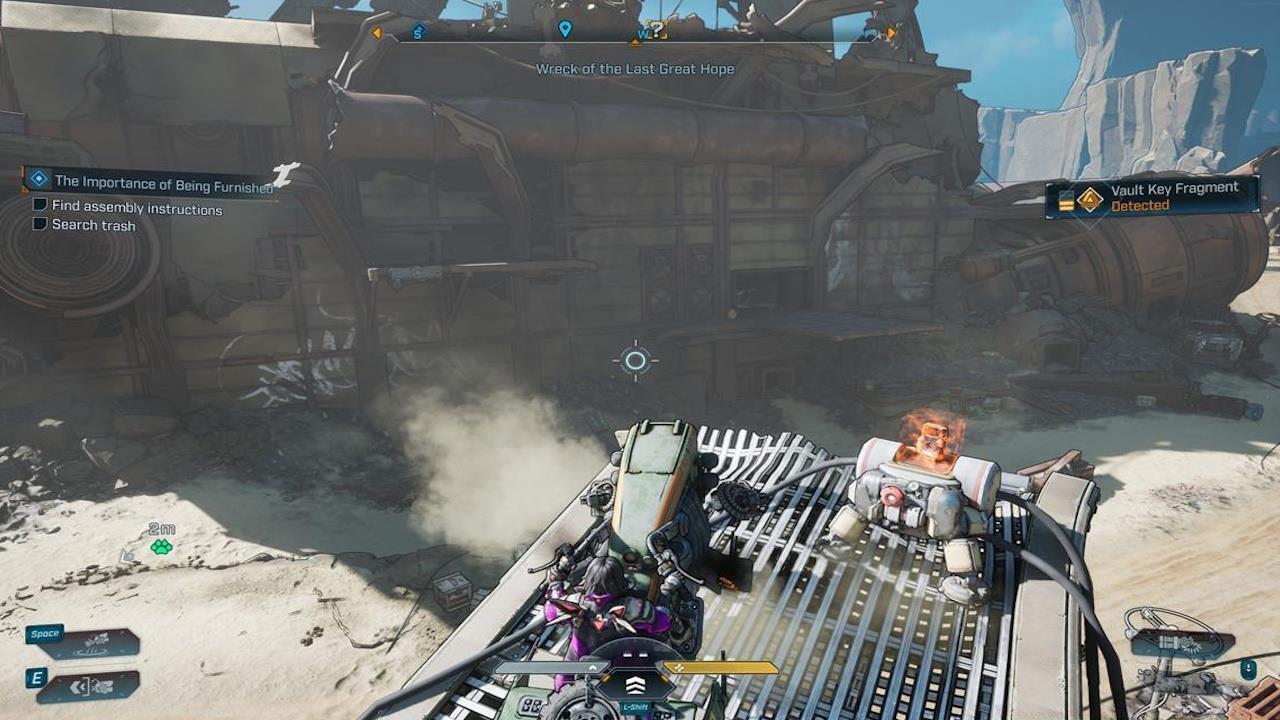Click the yellow question mark marker on the compass
1280x720 pixels.
(x=657, y=29)
